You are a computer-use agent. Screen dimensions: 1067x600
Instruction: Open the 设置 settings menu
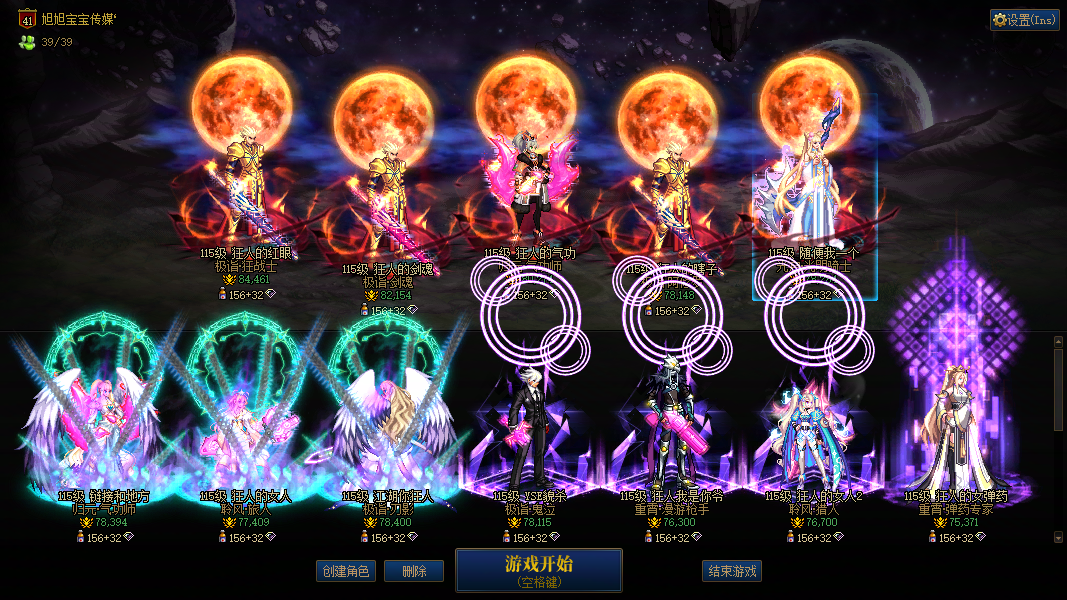point(1024,20)
